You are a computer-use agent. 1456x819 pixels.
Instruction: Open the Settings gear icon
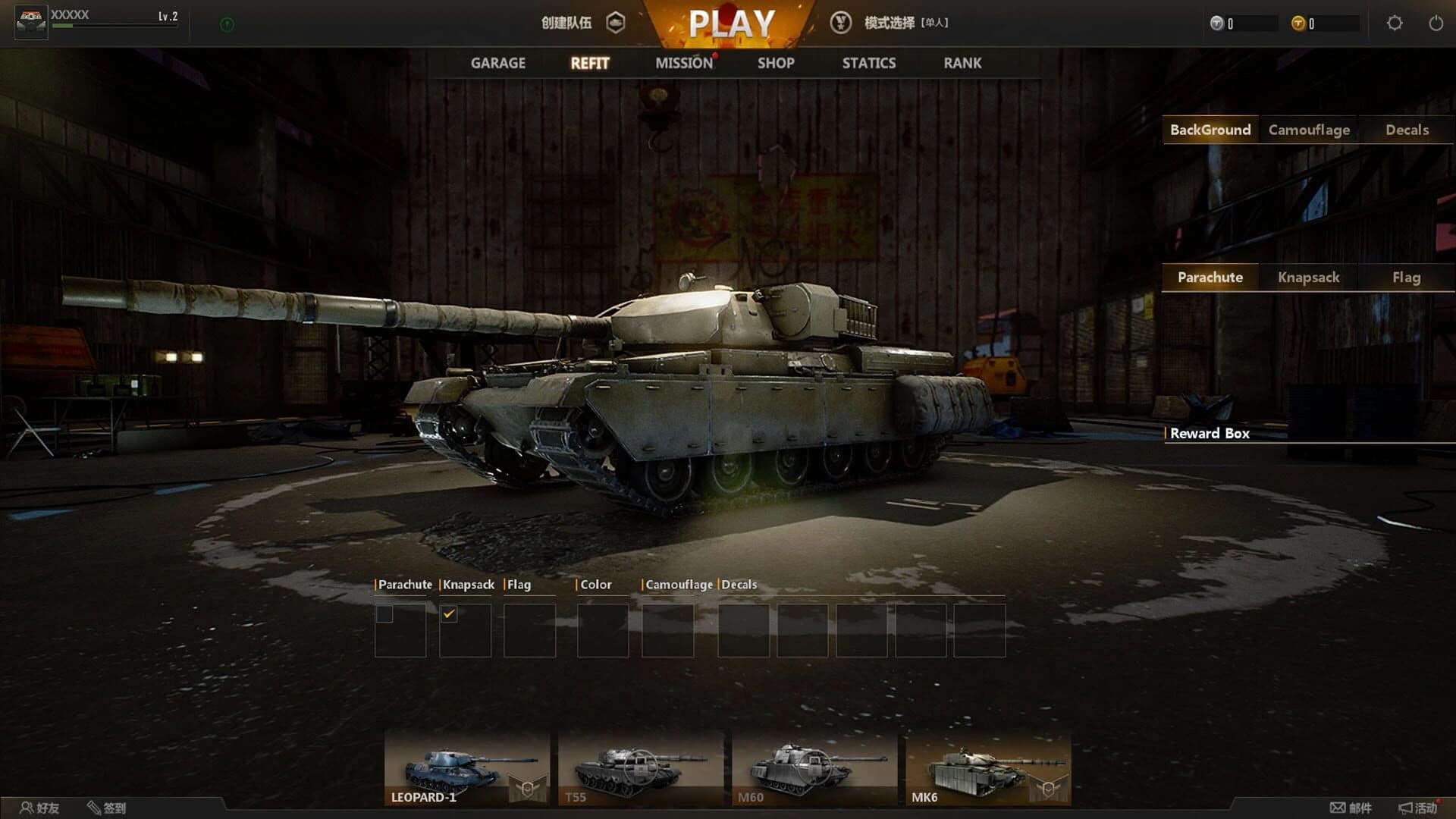(1394, 24)
